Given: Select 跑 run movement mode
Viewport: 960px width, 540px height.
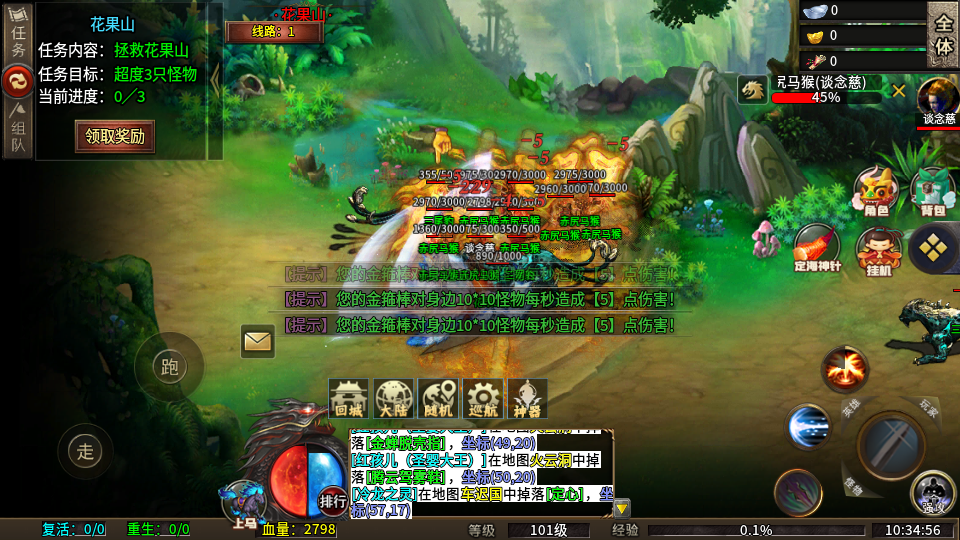Looking at the screenshot, I should pyautogui.click(x=169, y=367).
